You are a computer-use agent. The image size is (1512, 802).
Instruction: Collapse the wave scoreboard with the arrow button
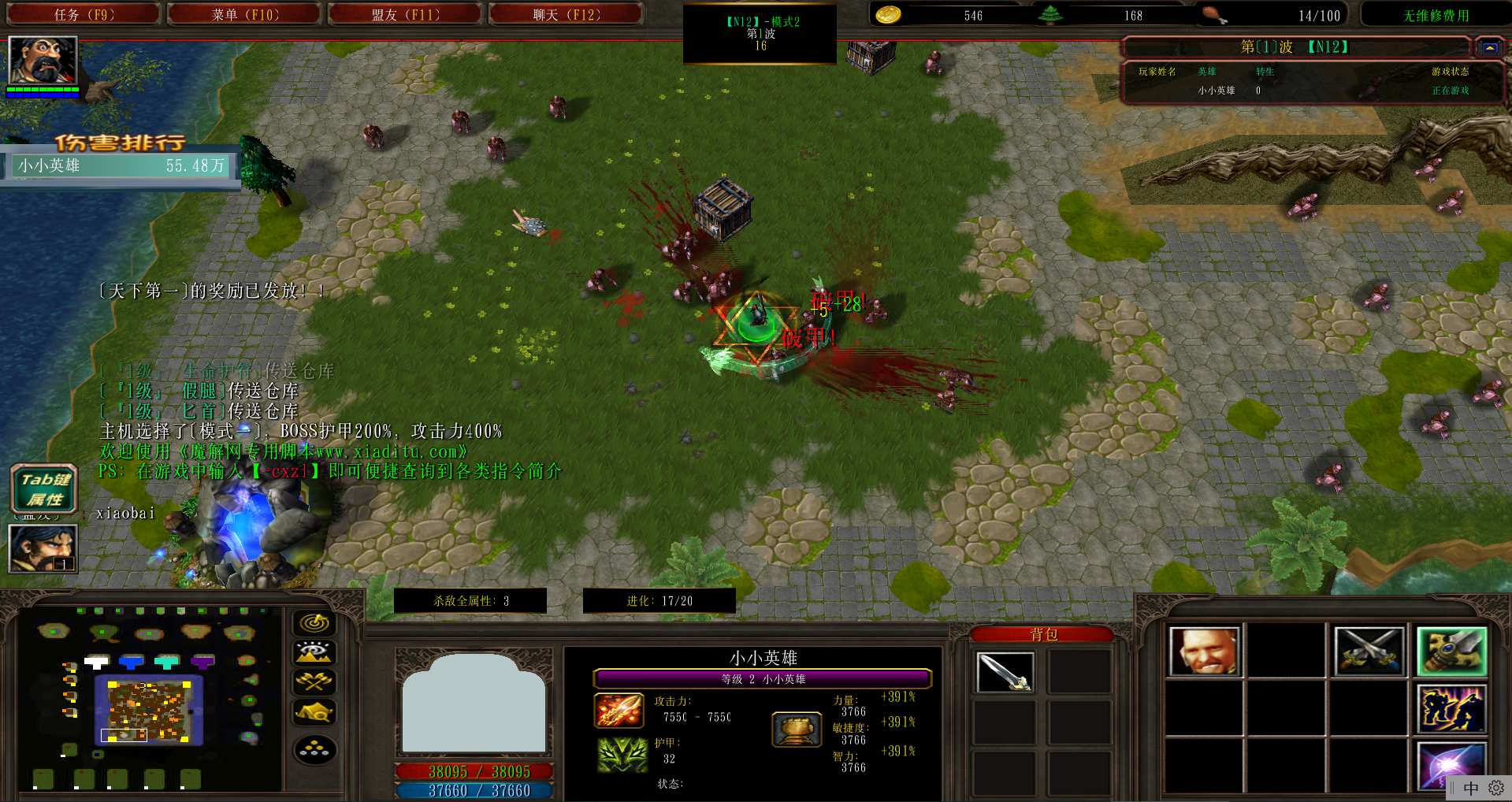click(1489, 47)
